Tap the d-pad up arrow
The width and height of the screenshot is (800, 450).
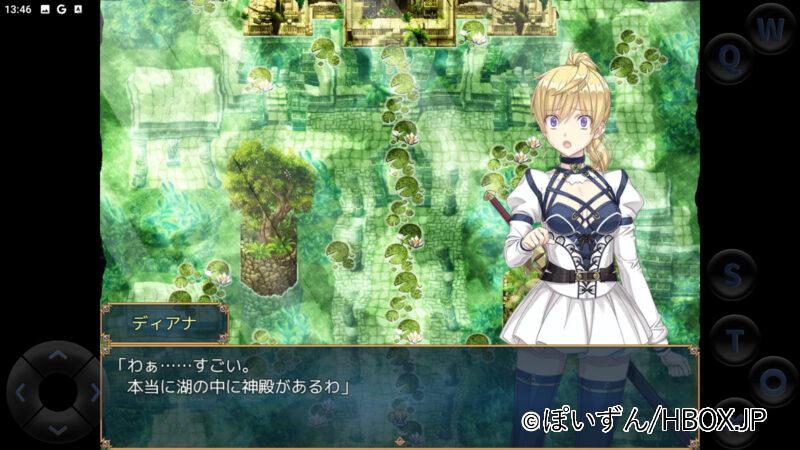(x=57, y=355)
